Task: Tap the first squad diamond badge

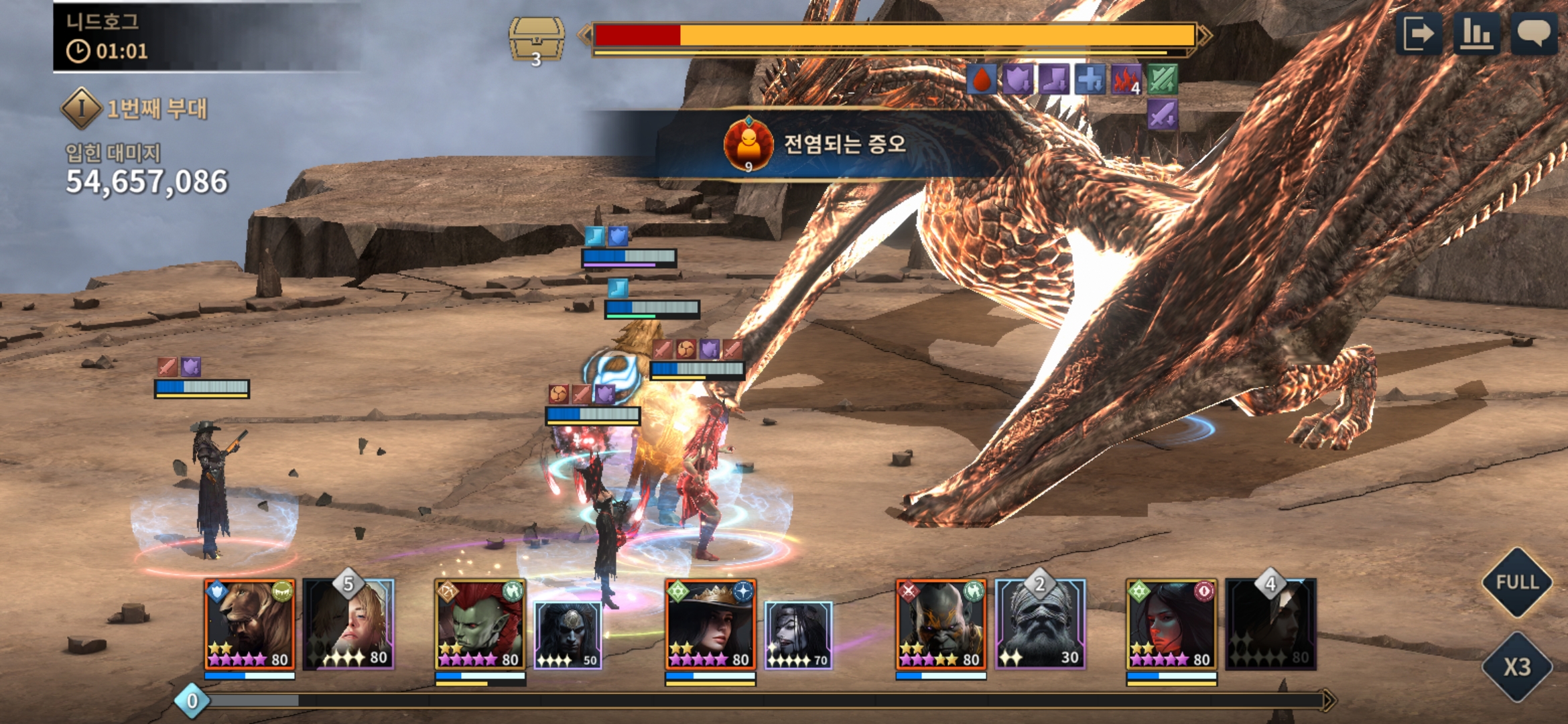Action: [x=81, y=108]
